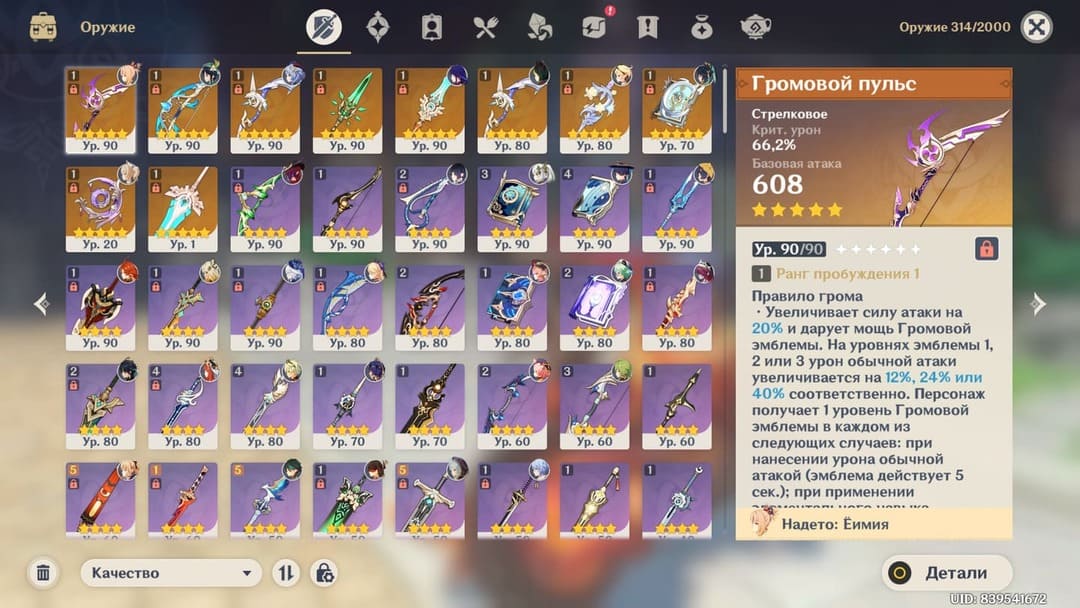
Task: Switch to the Precious items pouch tab
Action: point(702,27)
